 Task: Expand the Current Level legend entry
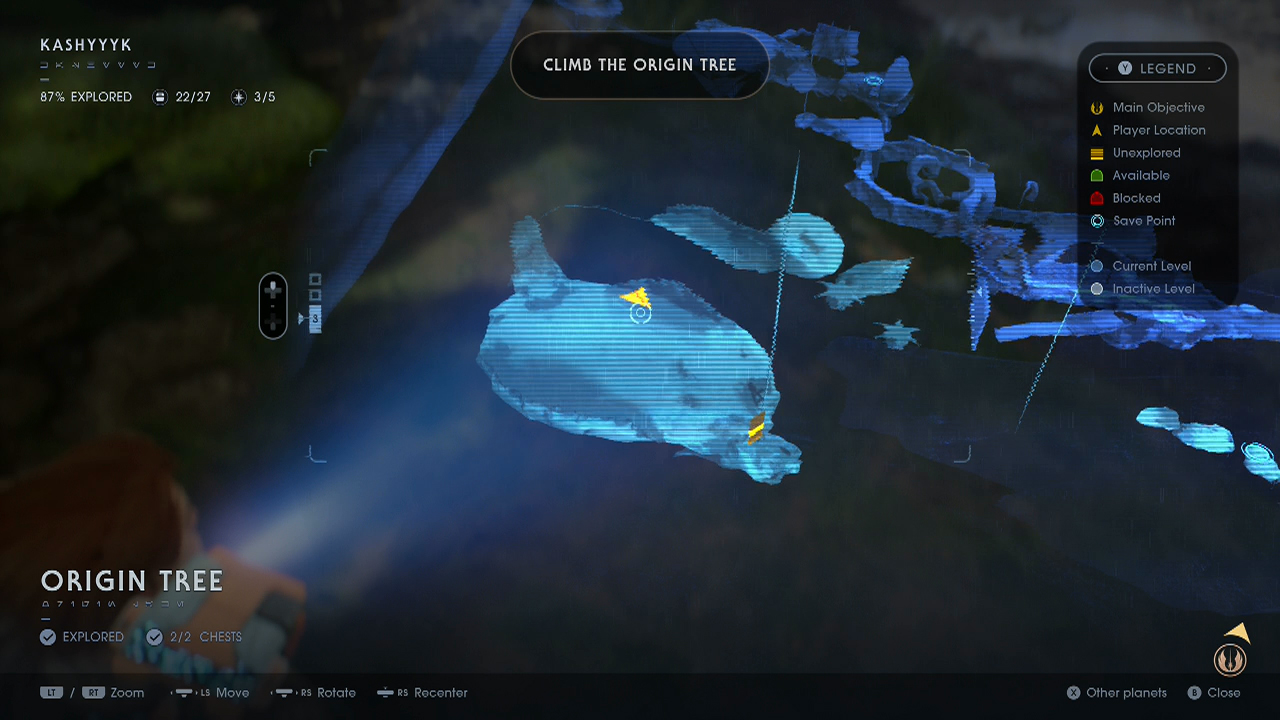click(1097, 266)
